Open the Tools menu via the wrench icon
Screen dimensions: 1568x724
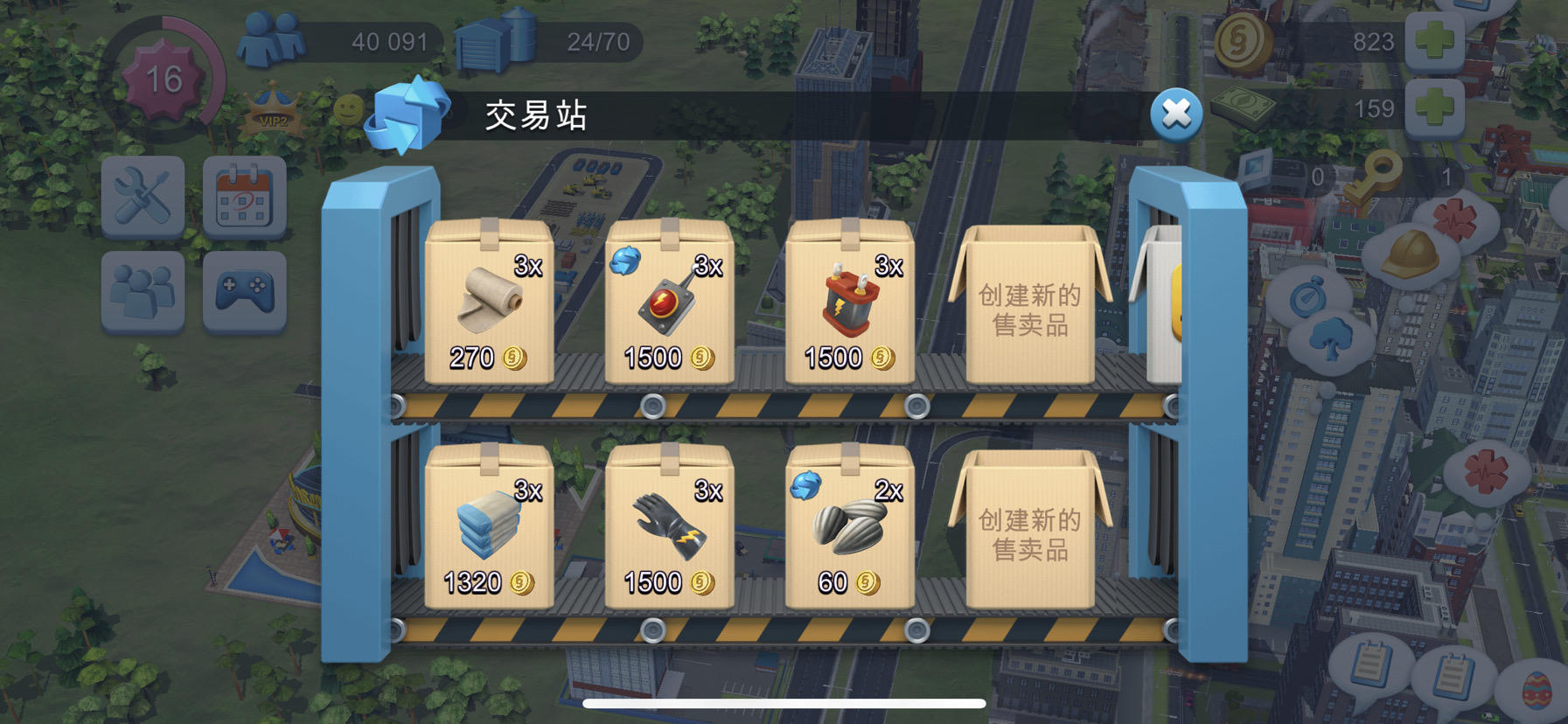pyautogui.click(x=143, y=195)
